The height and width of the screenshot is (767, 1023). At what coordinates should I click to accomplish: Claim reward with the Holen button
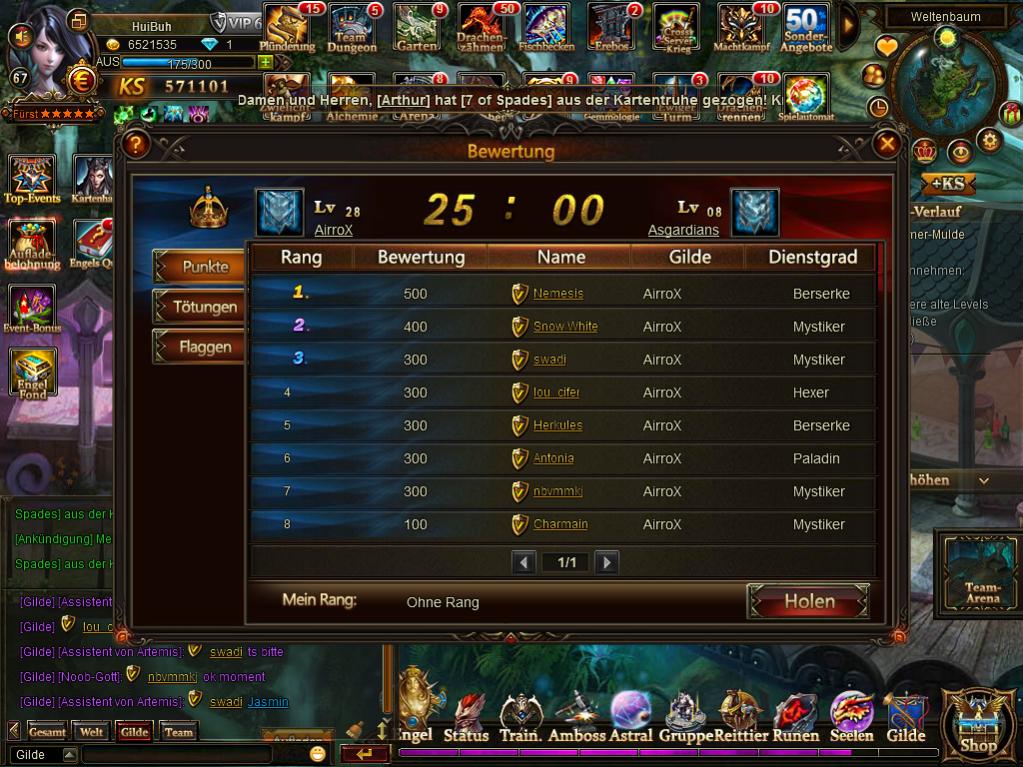[x=808, y=601]
